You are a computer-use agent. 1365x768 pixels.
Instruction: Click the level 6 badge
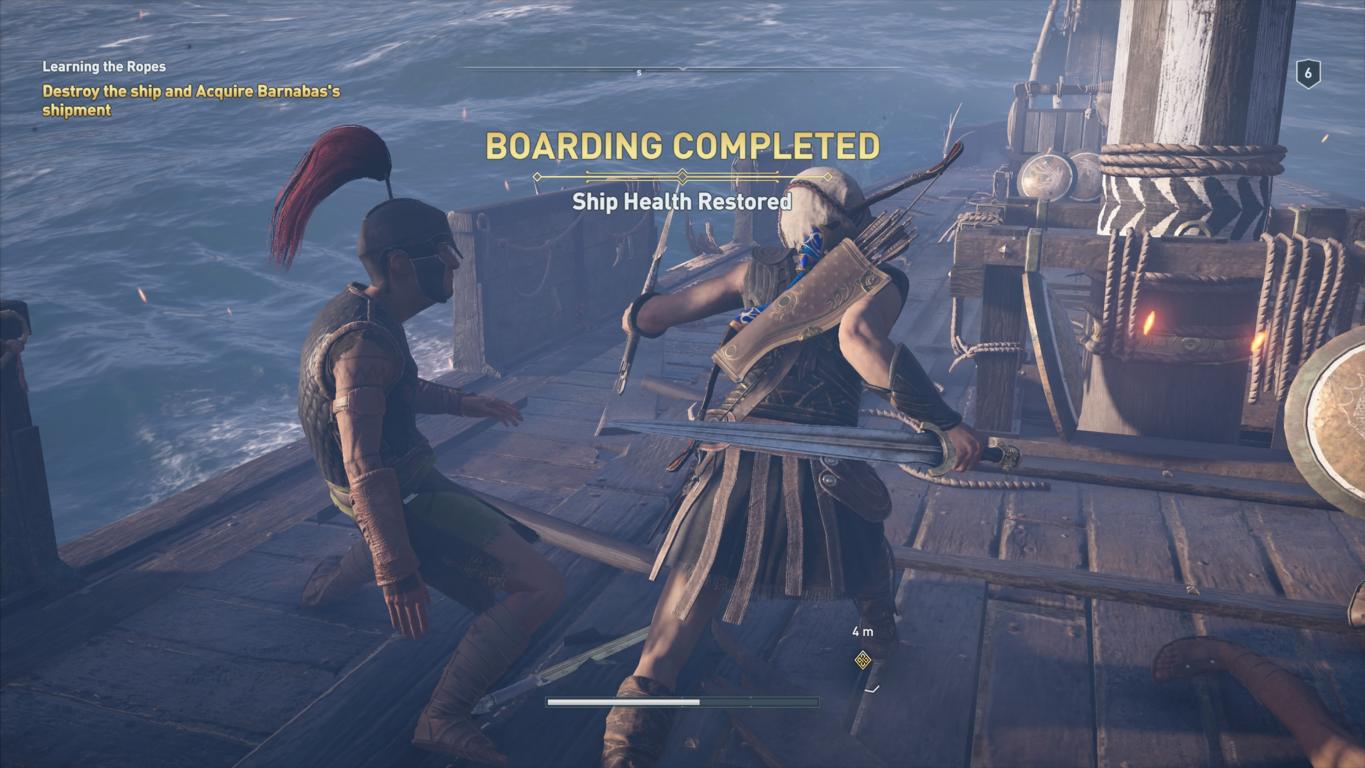coord(1308,74)
